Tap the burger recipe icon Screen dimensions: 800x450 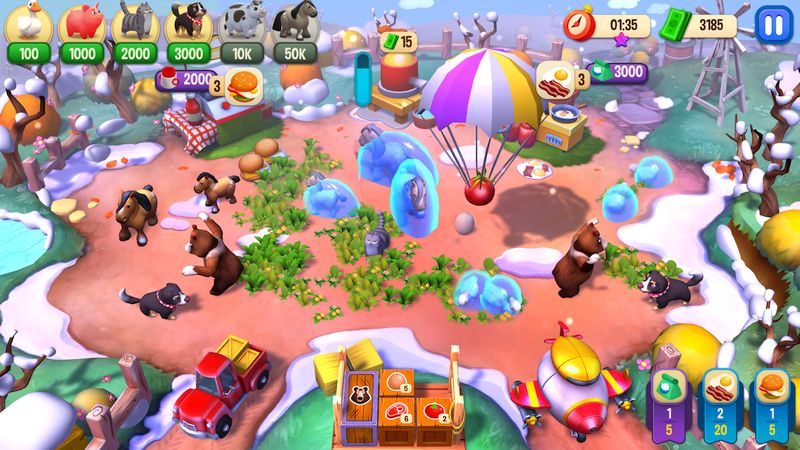(243, 84)
